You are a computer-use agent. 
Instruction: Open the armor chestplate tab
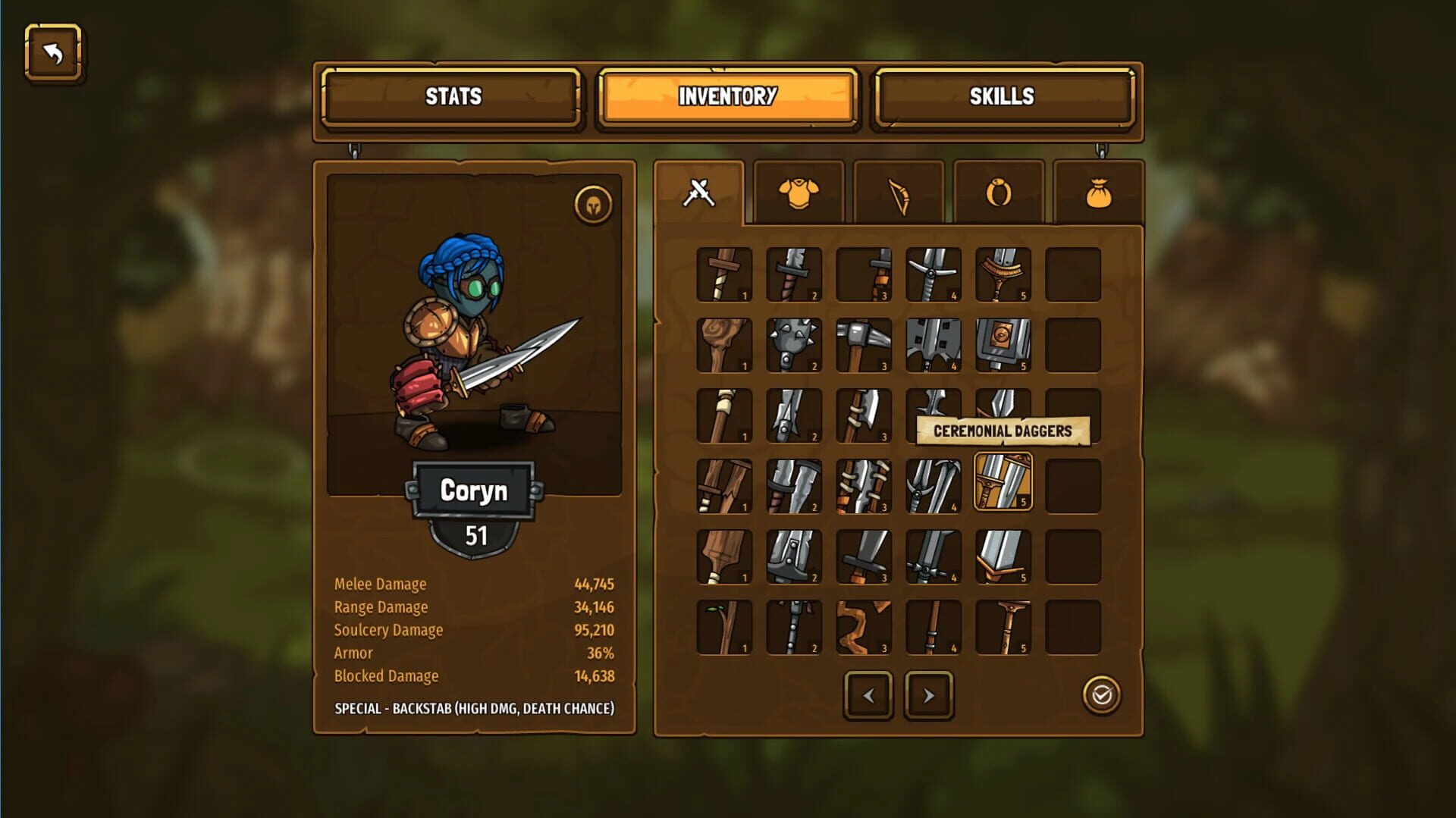(x=799, y=192)
